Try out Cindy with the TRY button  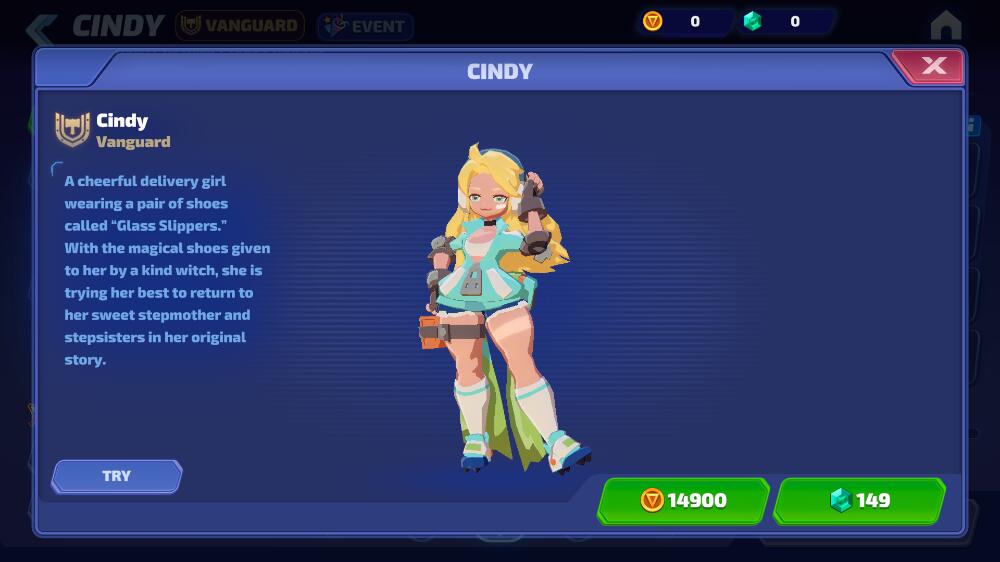coord(117,476)
